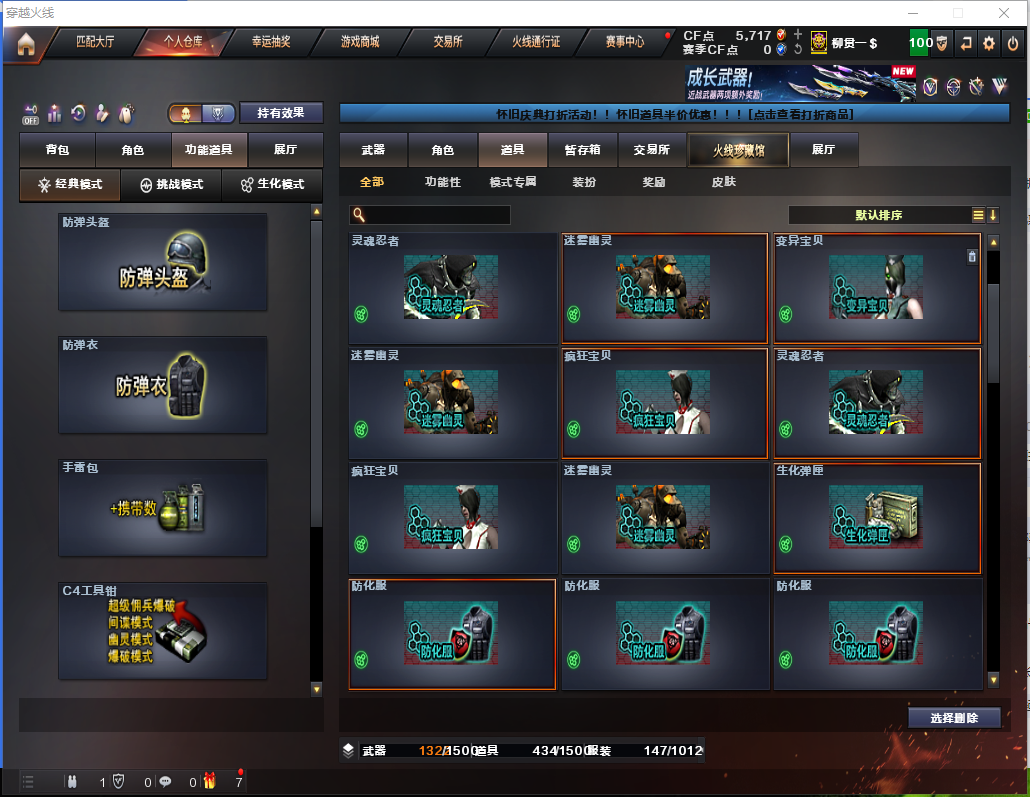The height and width of the screenshot is (797, 1030).
Task: Open the gear settings icon
Action: (x=989, y=43)
